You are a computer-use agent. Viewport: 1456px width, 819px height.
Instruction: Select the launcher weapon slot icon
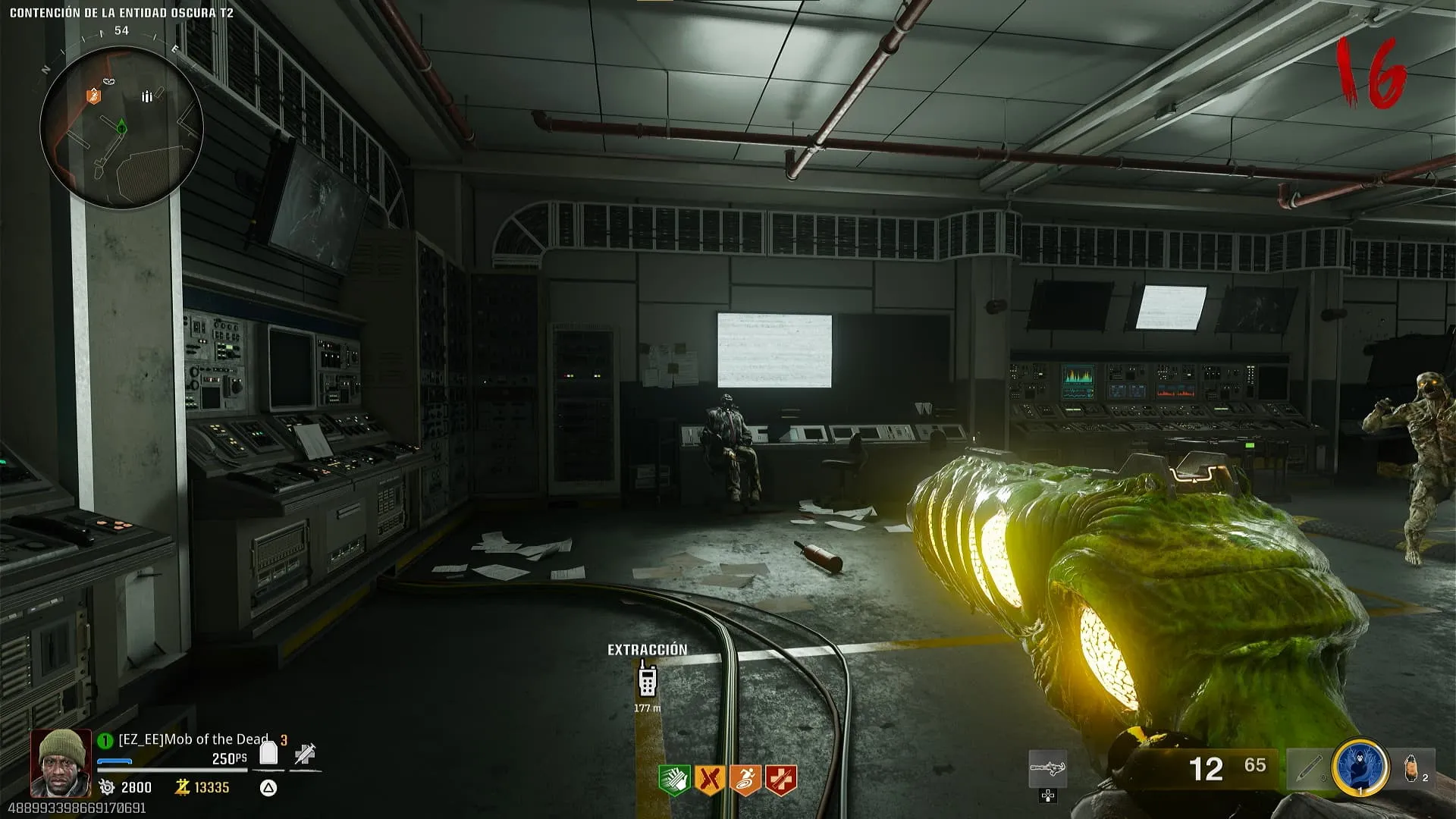click(1048, 769)
